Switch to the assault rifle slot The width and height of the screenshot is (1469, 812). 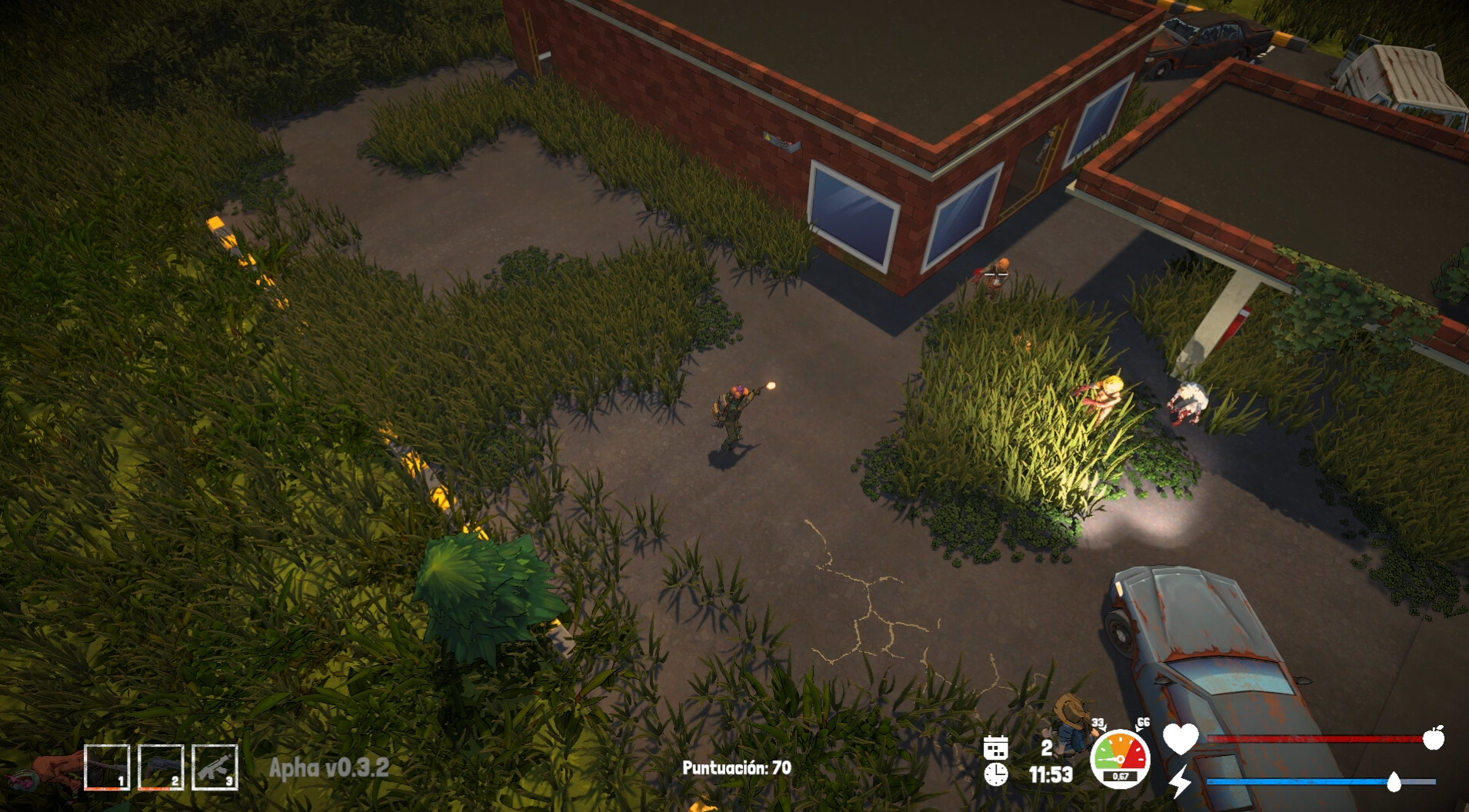pyautogui.click(x=215, y=767)
